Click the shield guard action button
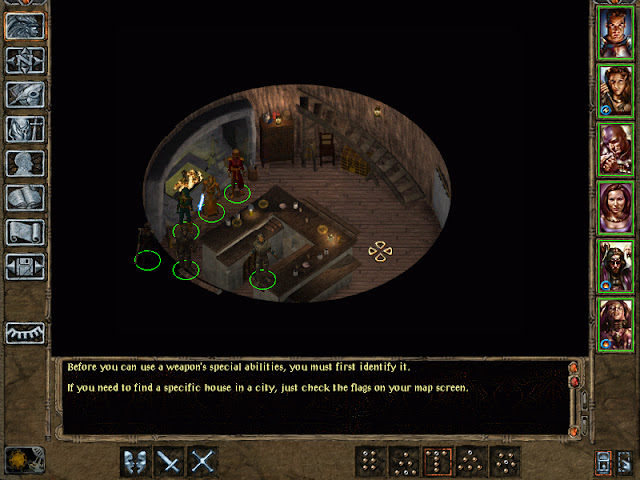Viewport: 640px width, 480px height. point(136,461)
